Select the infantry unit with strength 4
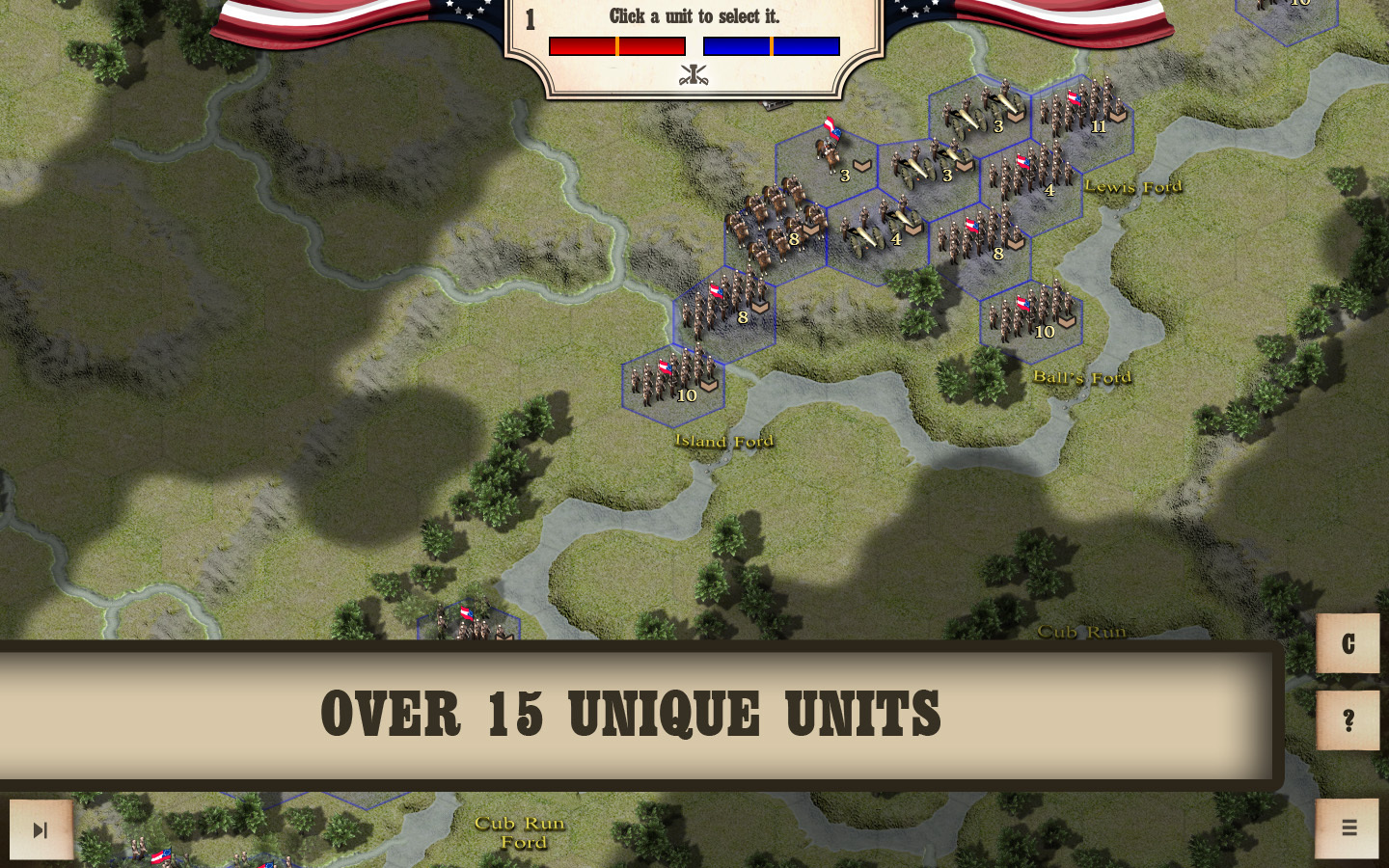Viewport: 1389px width, 868px height. coord(1031,176)
